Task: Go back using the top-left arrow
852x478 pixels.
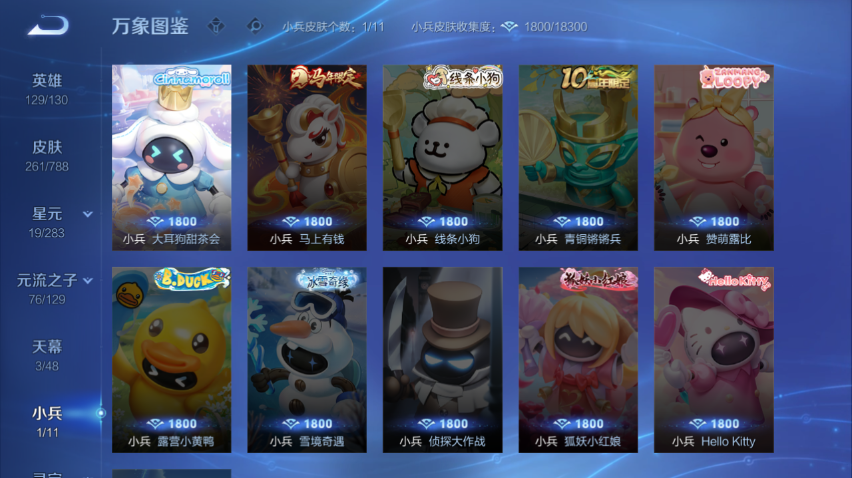Action: tap(47, 26)
